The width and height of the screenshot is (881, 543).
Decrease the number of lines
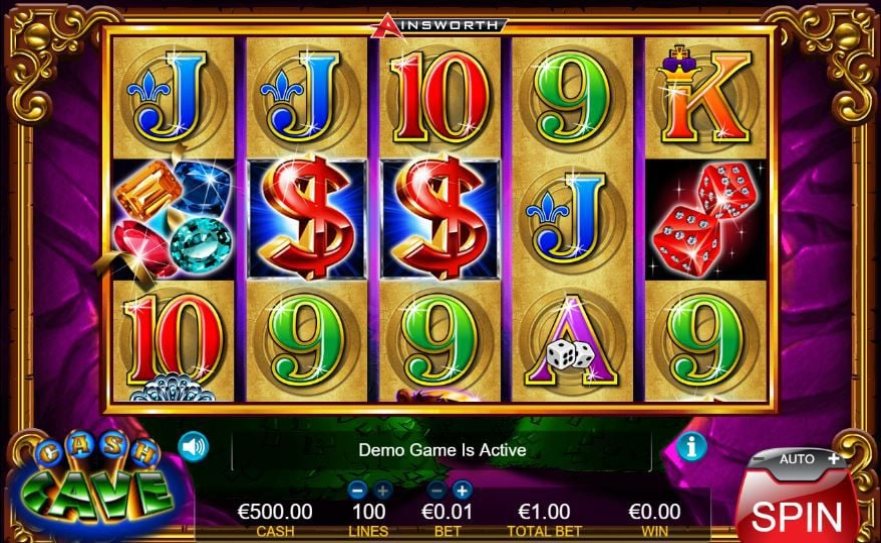[x=357, y=490]
